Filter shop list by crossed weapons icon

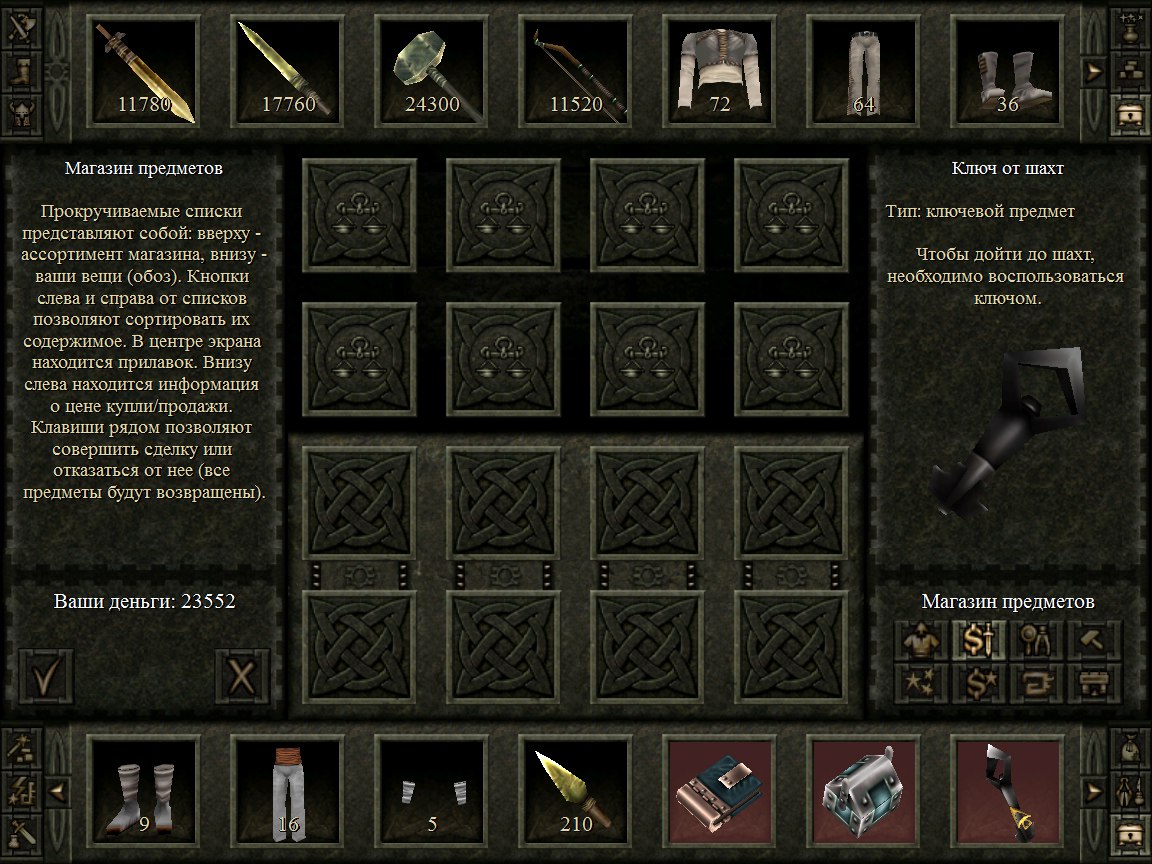click(x=23, y=24)
